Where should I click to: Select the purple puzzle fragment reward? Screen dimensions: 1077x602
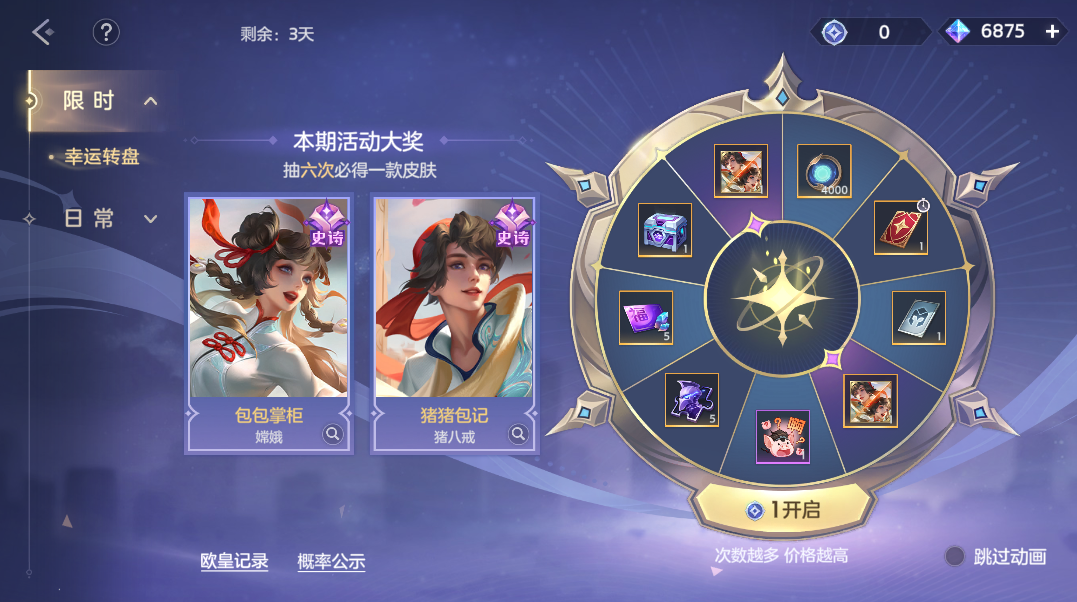(x=692, y=399)
